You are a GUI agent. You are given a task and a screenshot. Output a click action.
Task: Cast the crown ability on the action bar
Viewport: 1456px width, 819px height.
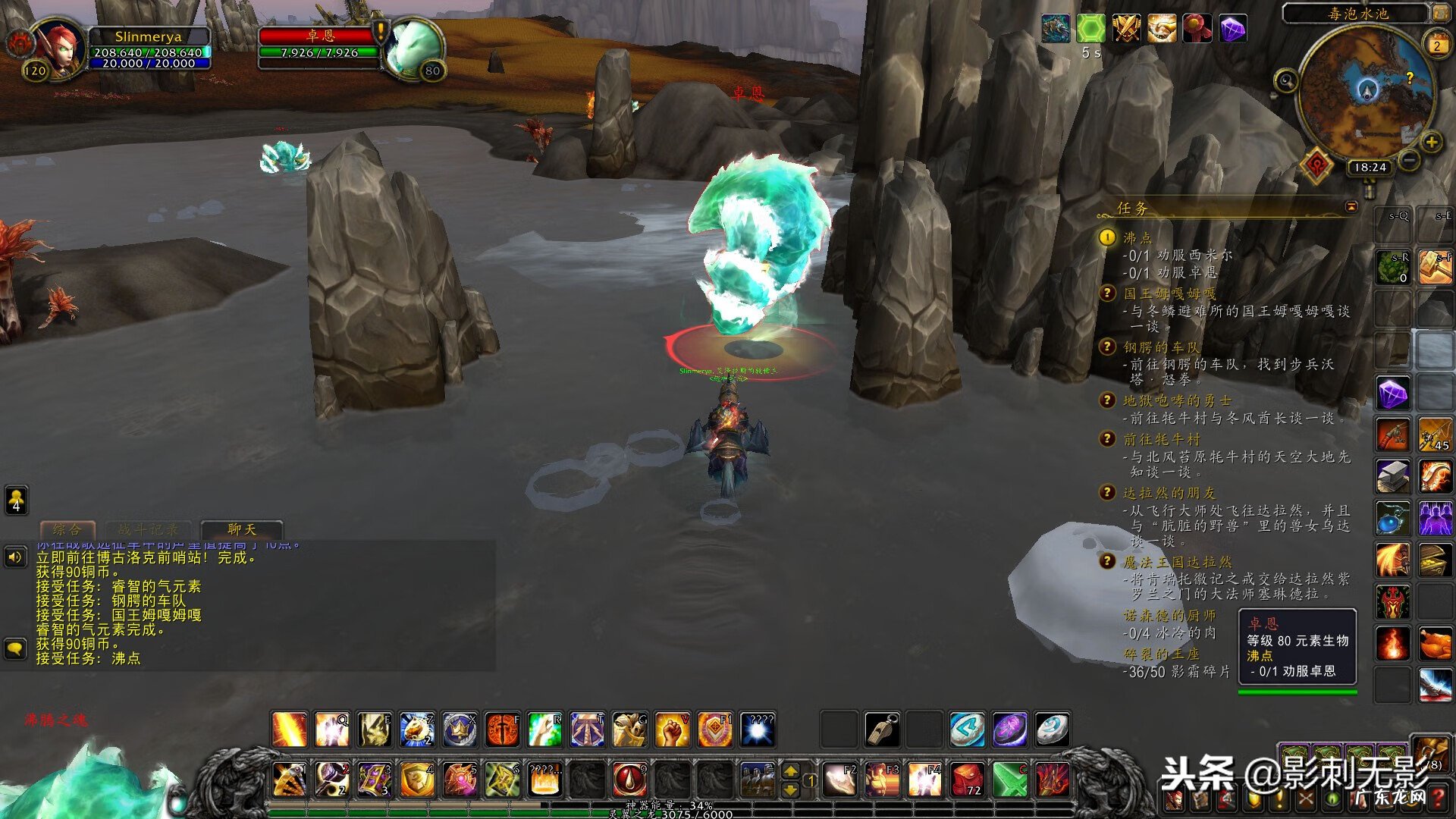coord(460,730)
